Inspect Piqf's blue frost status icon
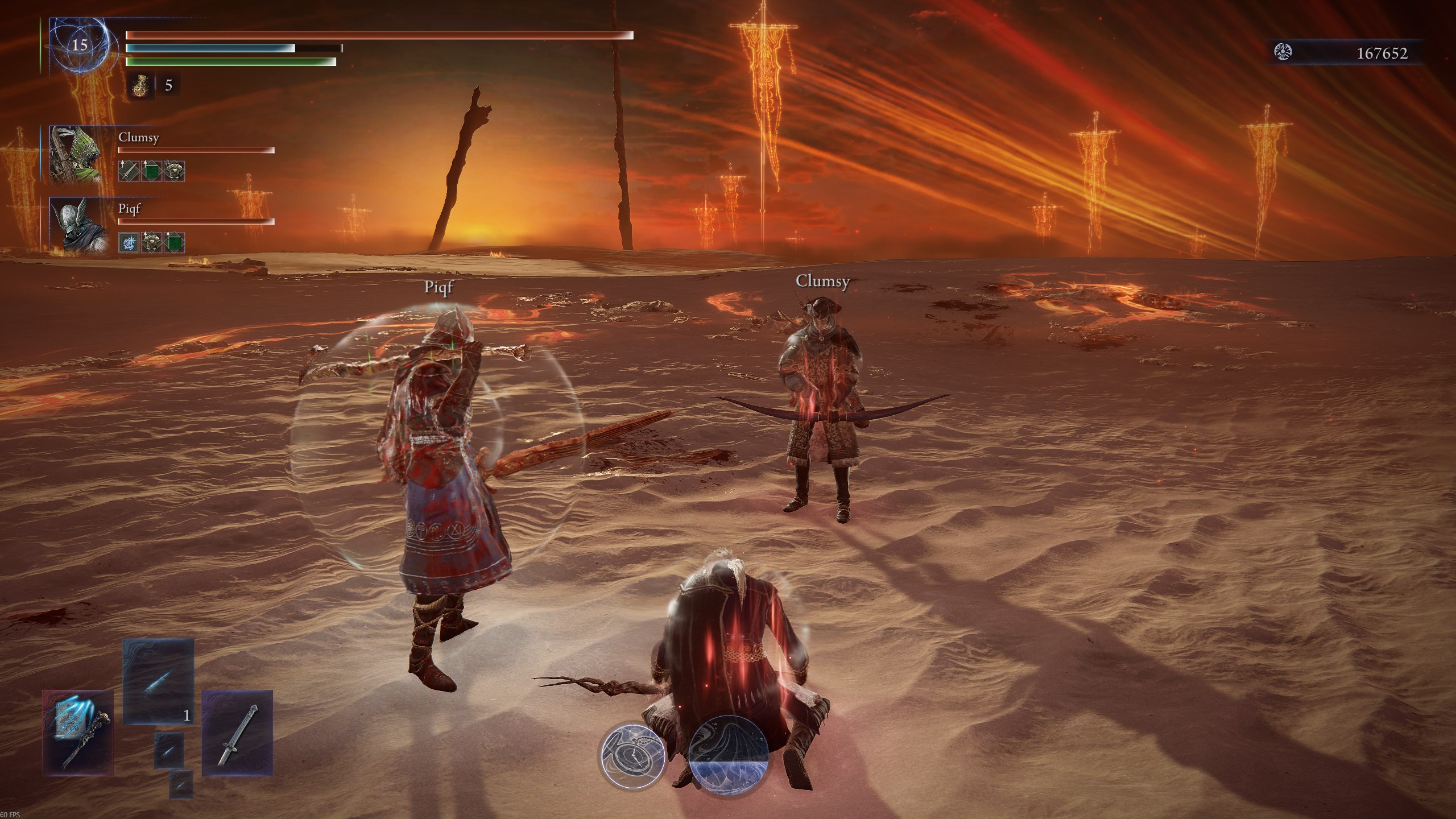Viewport: 1456px width, 819px height. click(128, 243)
